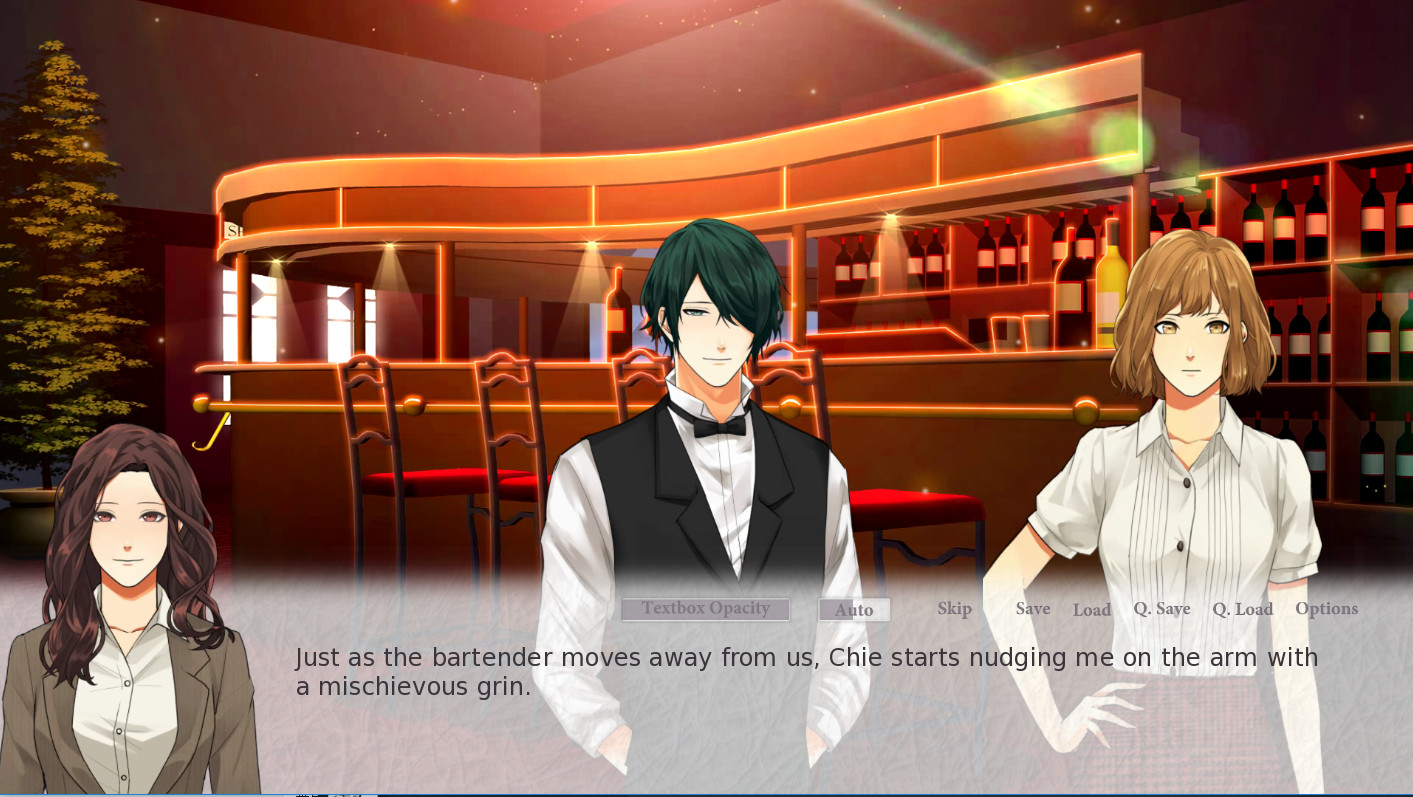Adjust the Textbox Opacity control
The height and width of the screenshot is (797, 1413).
coord(705,609)
